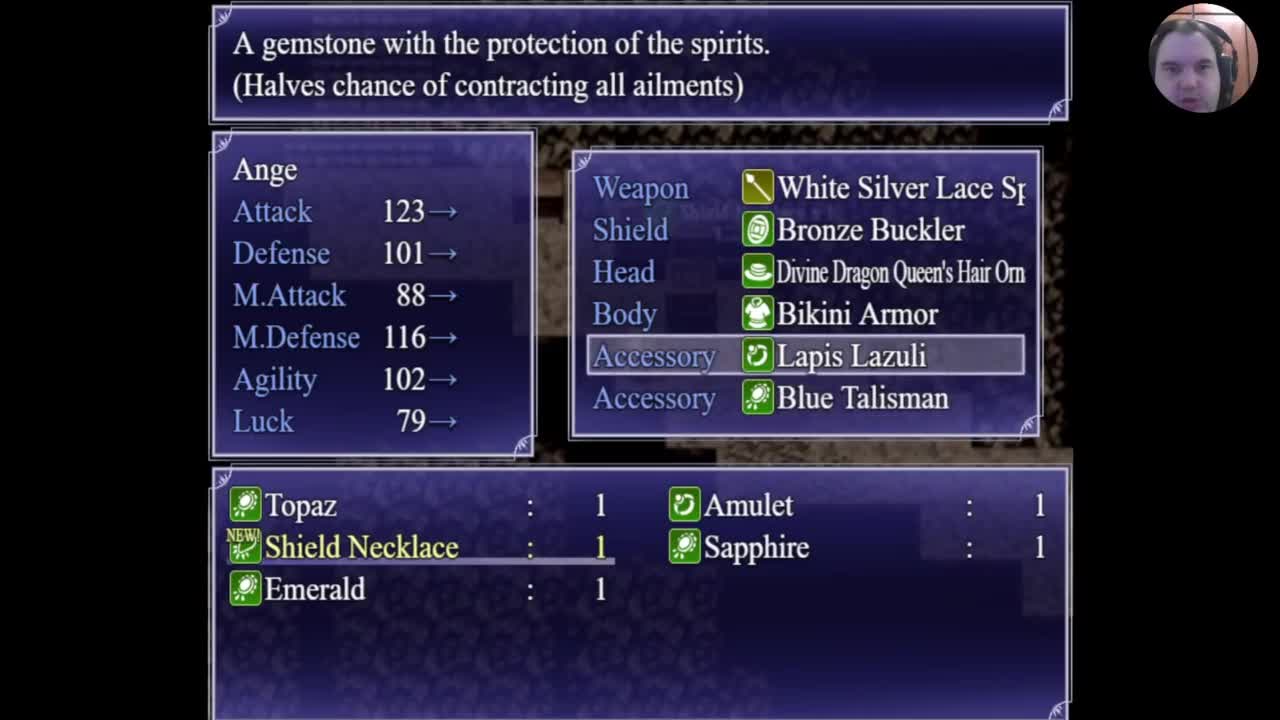Equip the Topaz from the item list
Image resolution: width=1280 pixels, height=720 pixels.
[x=300, y=506]
